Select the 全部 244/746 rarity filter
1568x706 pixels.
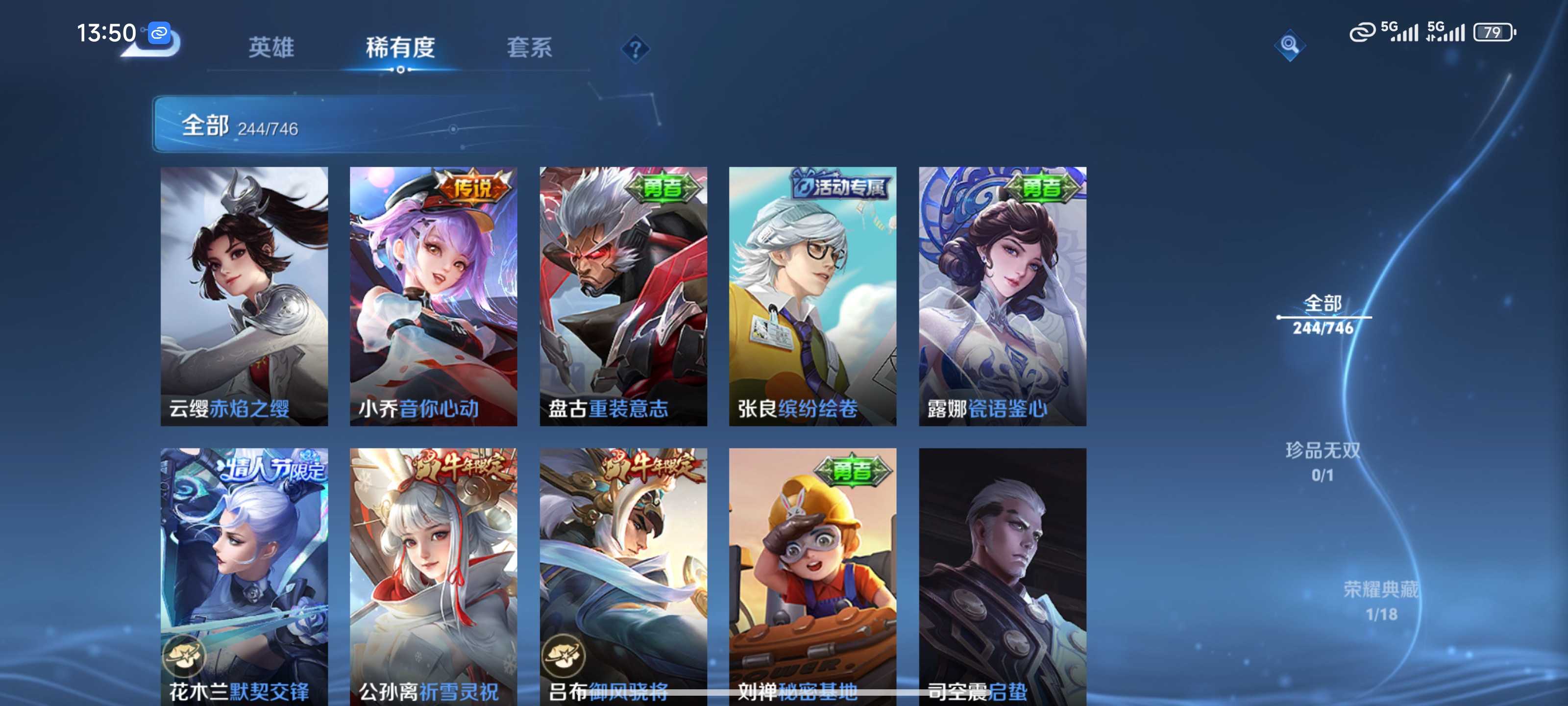point(1323,315)
